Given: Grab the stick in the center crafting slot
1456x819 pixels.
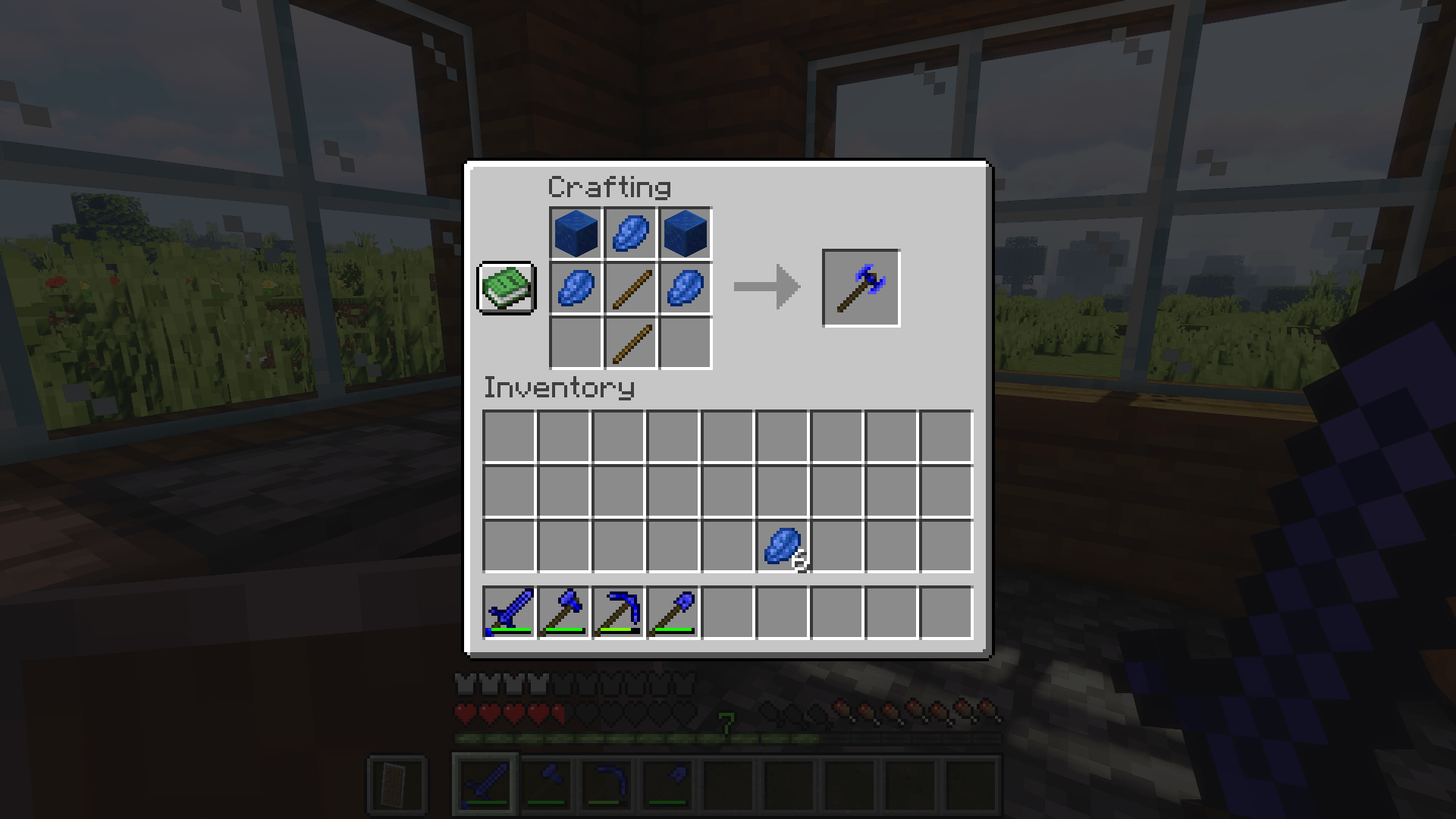Looking at the screenshot, I should pyautogui.click(x=631, y=288).
